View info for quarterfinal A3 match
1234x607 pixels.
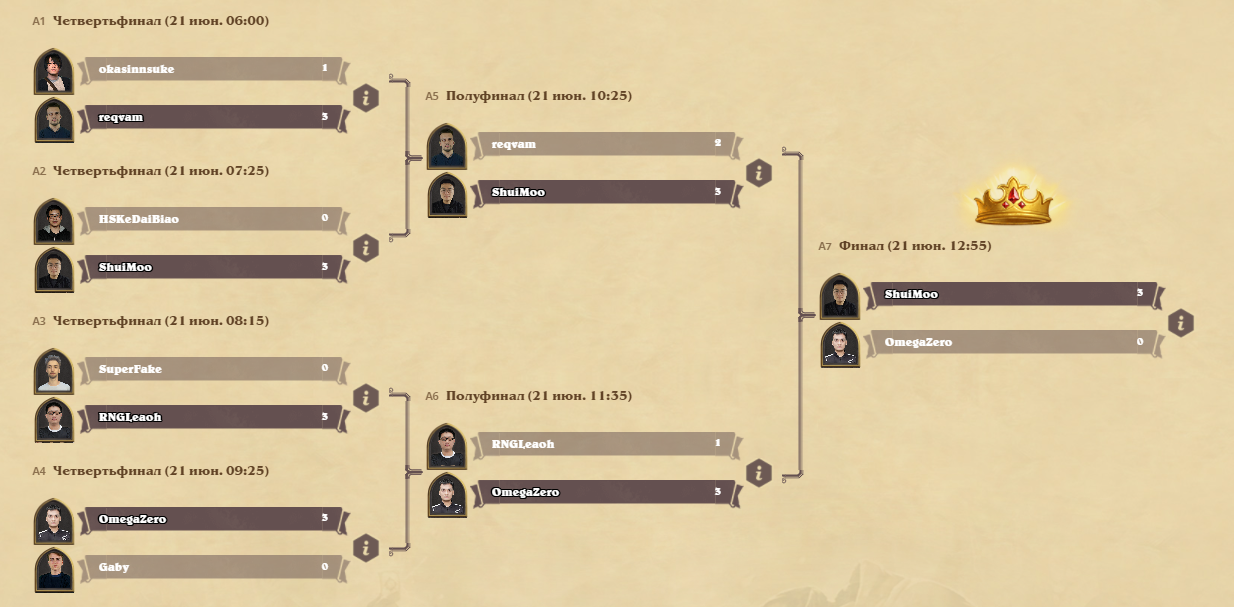[x=366, y=397]
